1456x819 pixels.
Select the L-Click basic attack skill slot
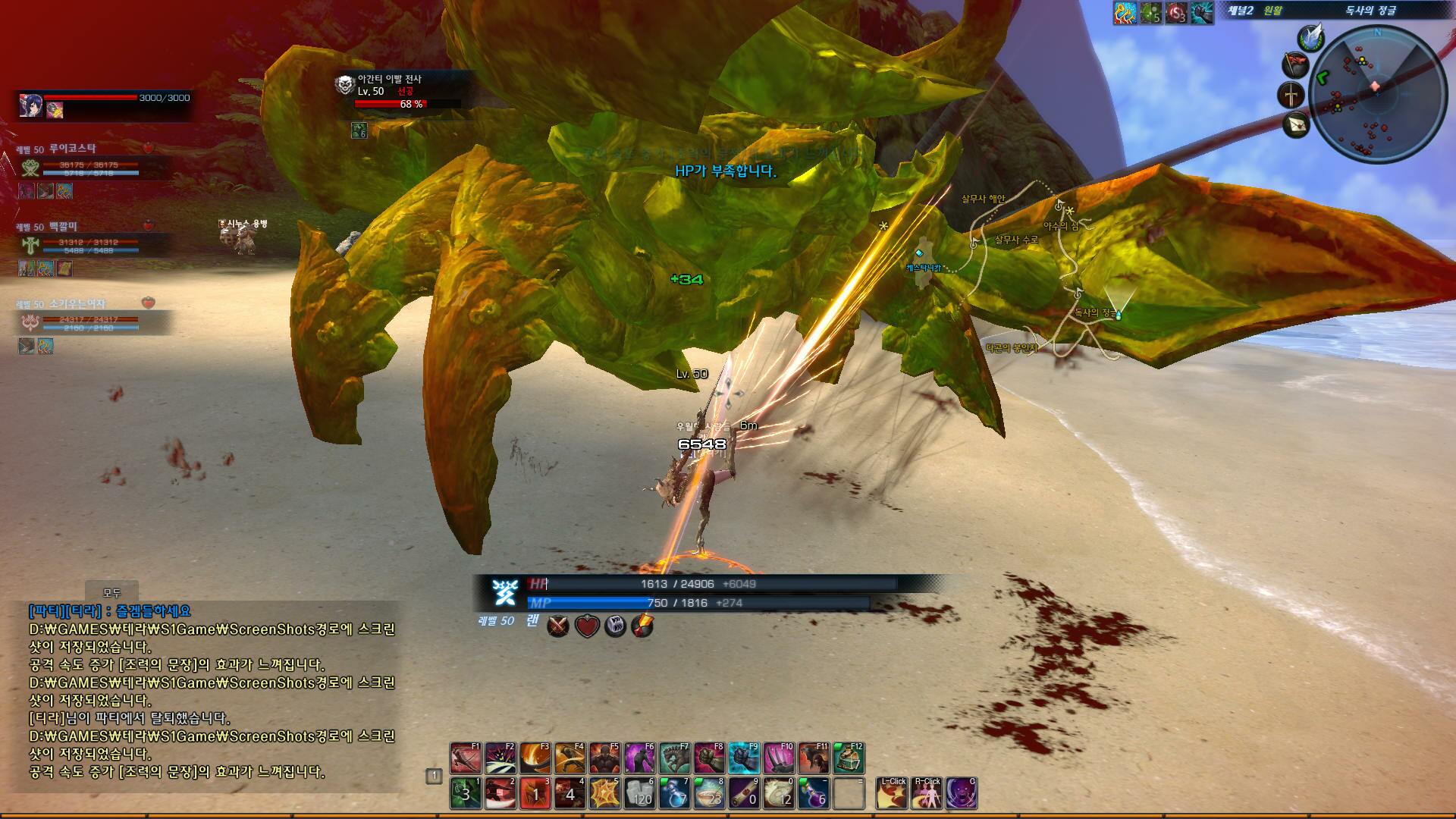[x=892, y=793]
